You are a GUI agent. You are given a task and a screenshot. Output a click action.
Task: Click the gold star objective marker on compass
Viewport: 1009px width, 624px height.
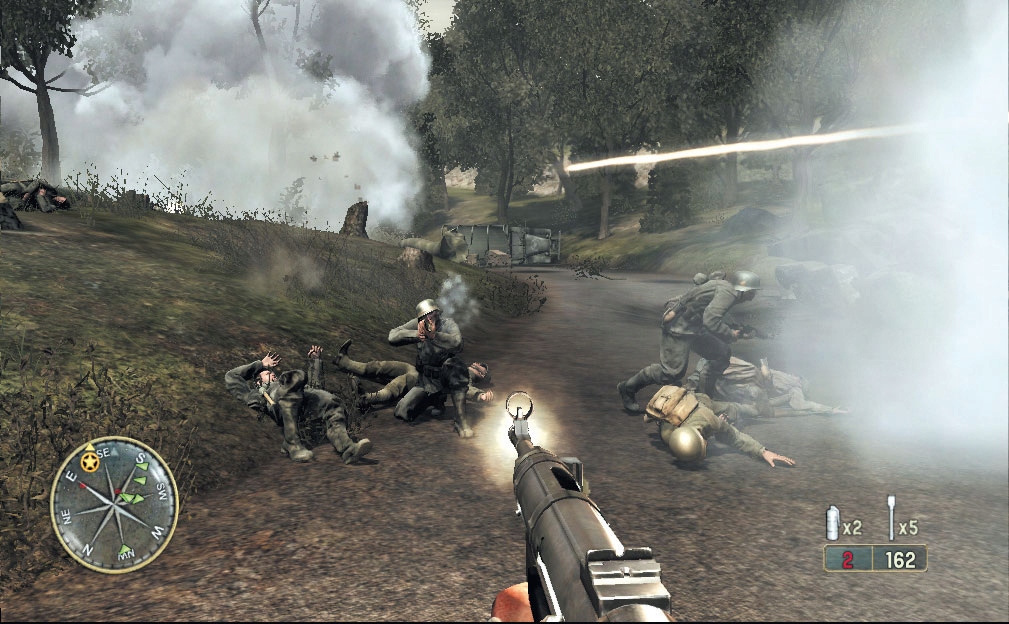pos(92,462)
